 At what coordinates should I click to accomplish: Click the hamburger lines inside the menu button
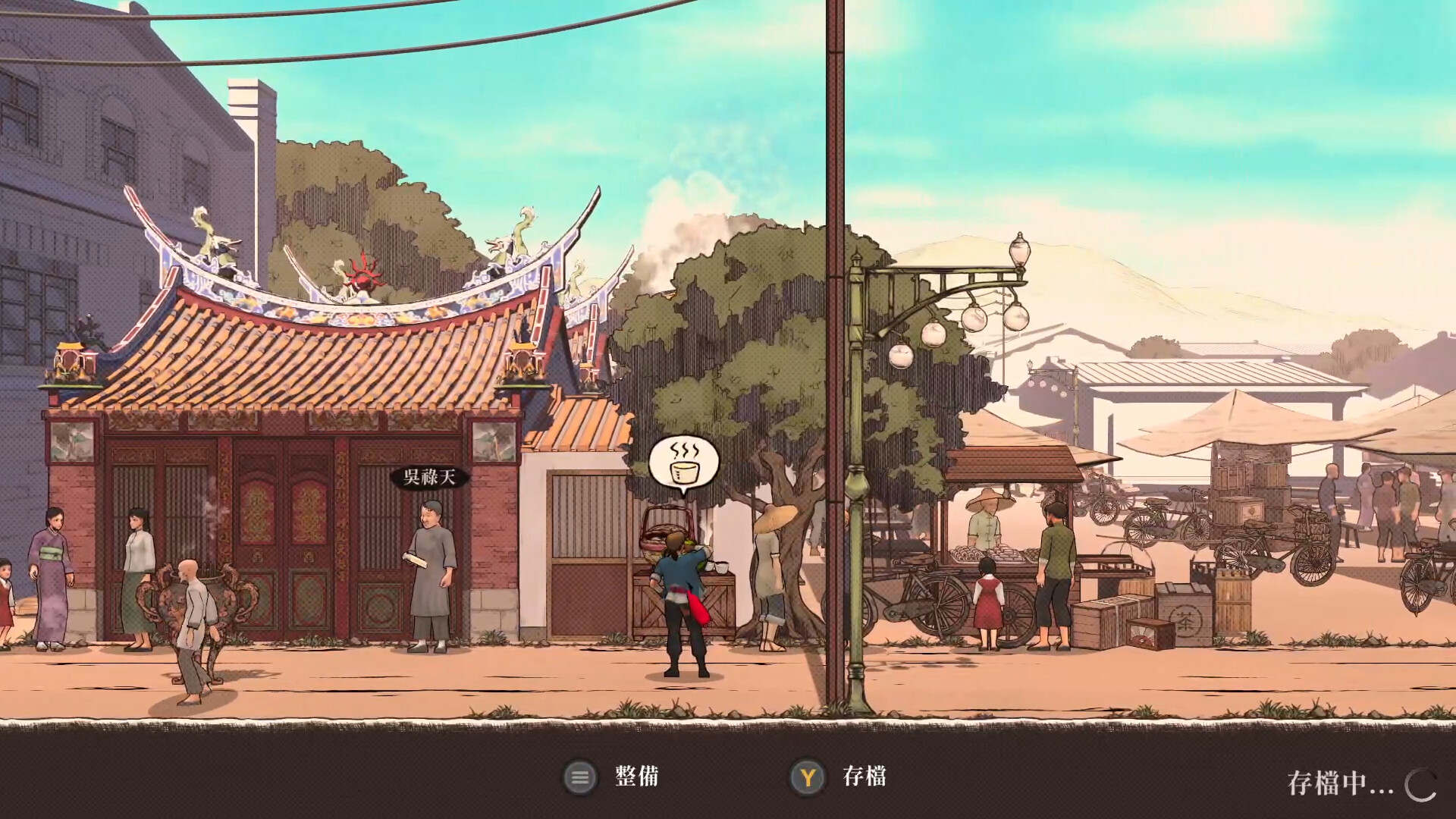click(x=581, y=777)
